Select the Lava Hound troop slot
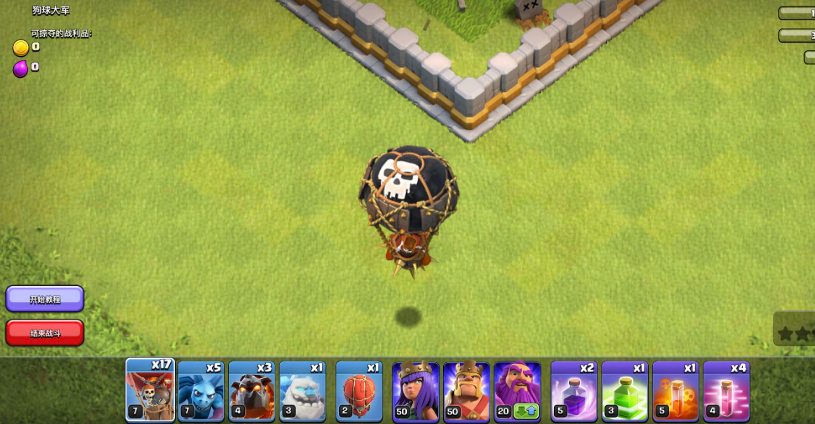The height and width of the screenshot is (424, 815). [x=251, y=390]
